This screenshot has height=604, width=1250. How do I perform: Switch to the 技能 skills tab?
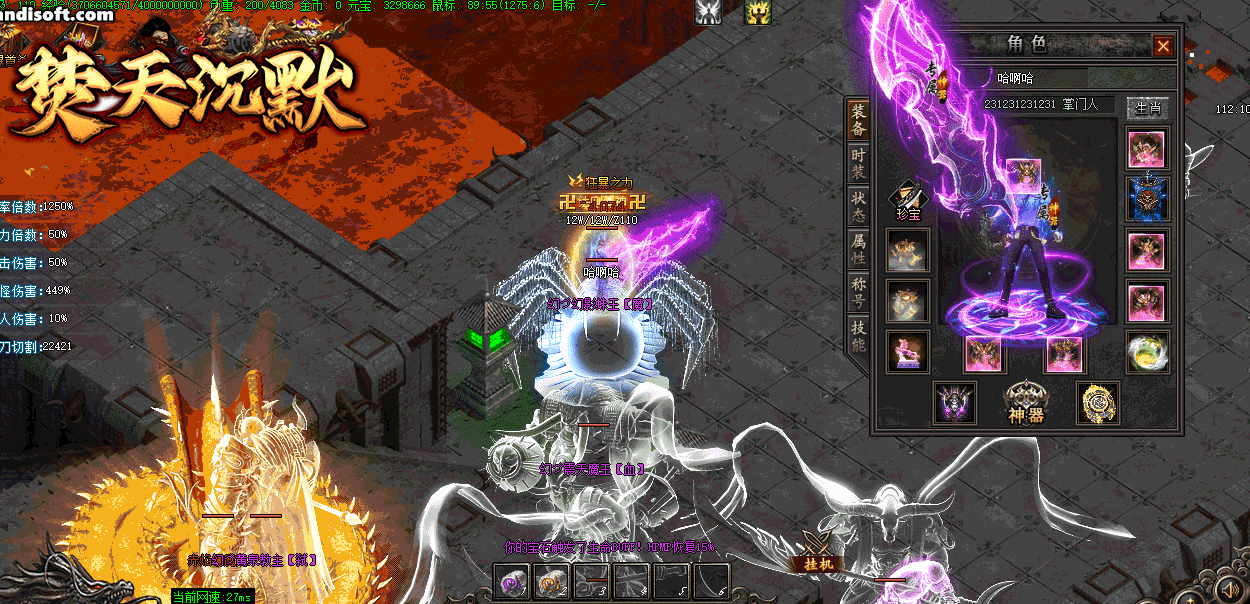coord(858,337)
